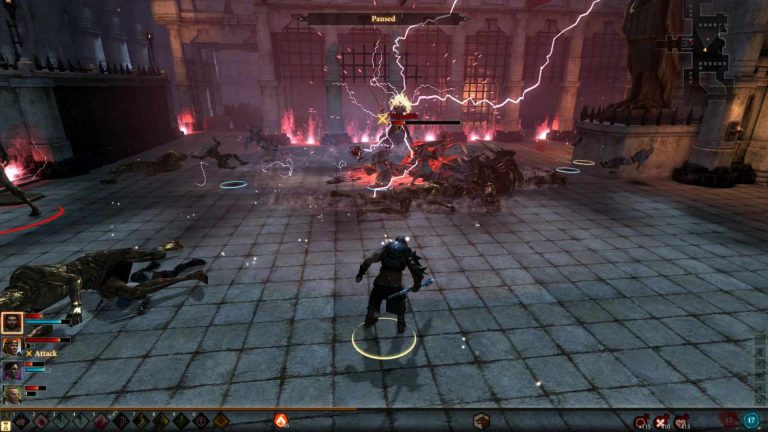
Task: Click the red circle ability in quickbar slot 0
Action: tap(201, 421)
